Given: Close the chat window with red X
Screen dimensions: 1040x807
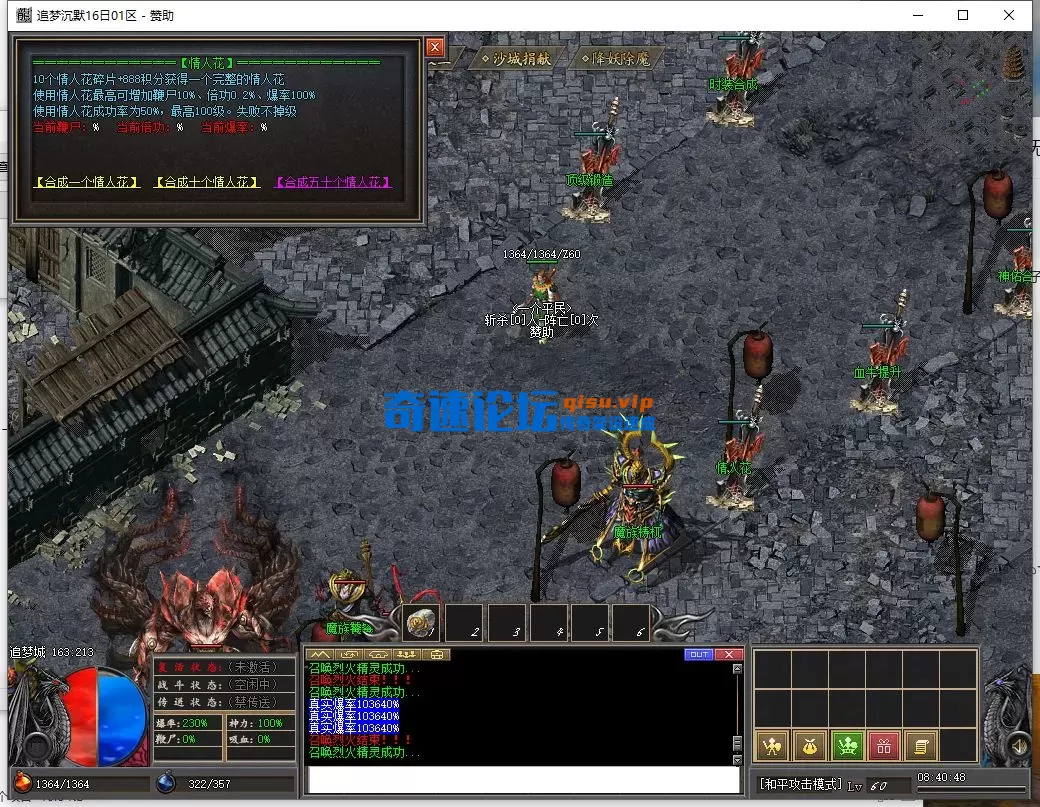Looking at the screenshot, I should [729, 655].
